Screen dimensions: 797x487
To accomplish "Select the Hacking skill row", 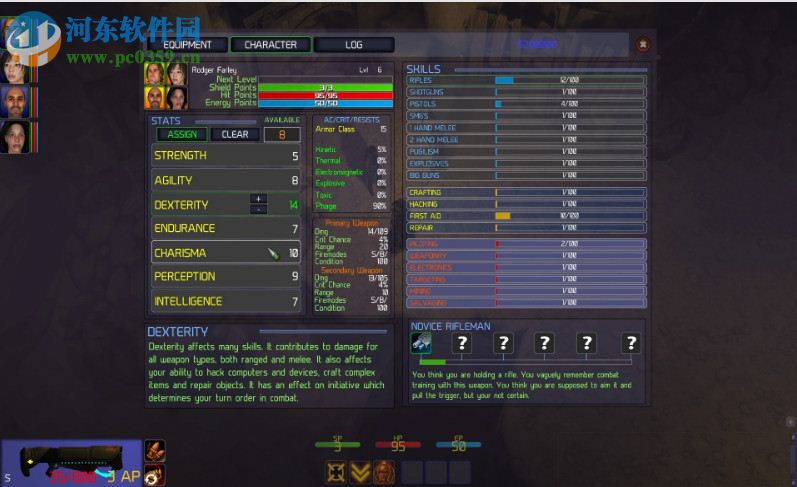I will 526,204.
